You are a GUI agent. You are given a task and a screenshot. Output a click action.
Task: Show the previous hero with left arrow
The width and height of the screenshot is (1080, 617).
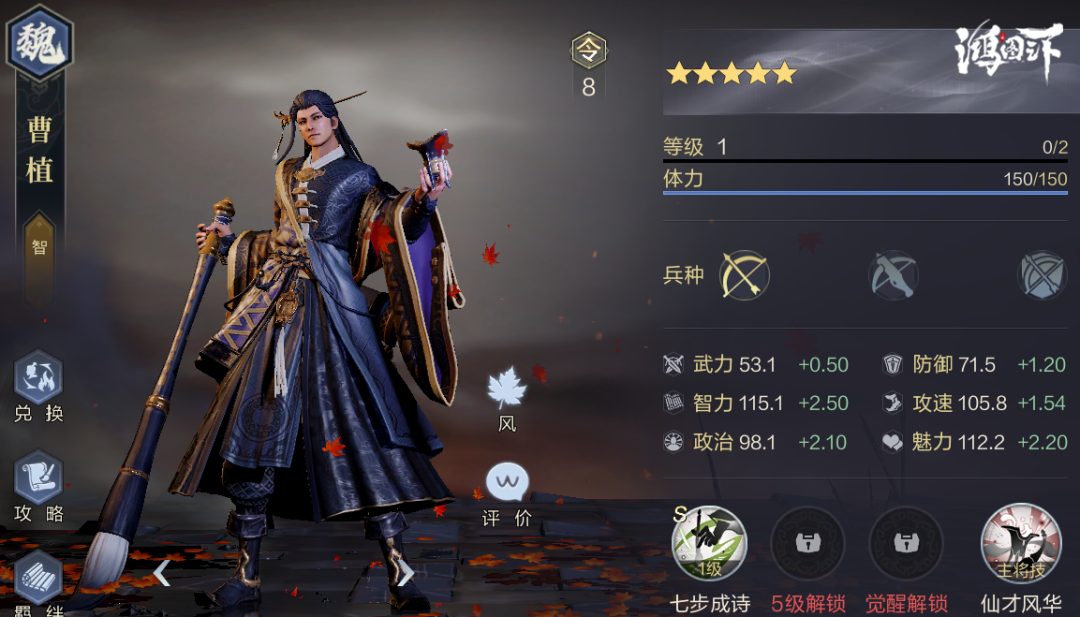pyautogui.click(x=162, y=573)
